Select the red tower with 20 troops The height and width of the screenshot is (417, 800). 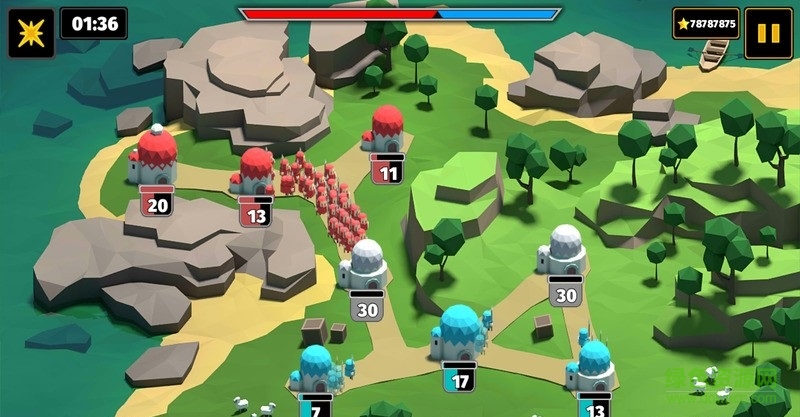[x=155, y=158]
